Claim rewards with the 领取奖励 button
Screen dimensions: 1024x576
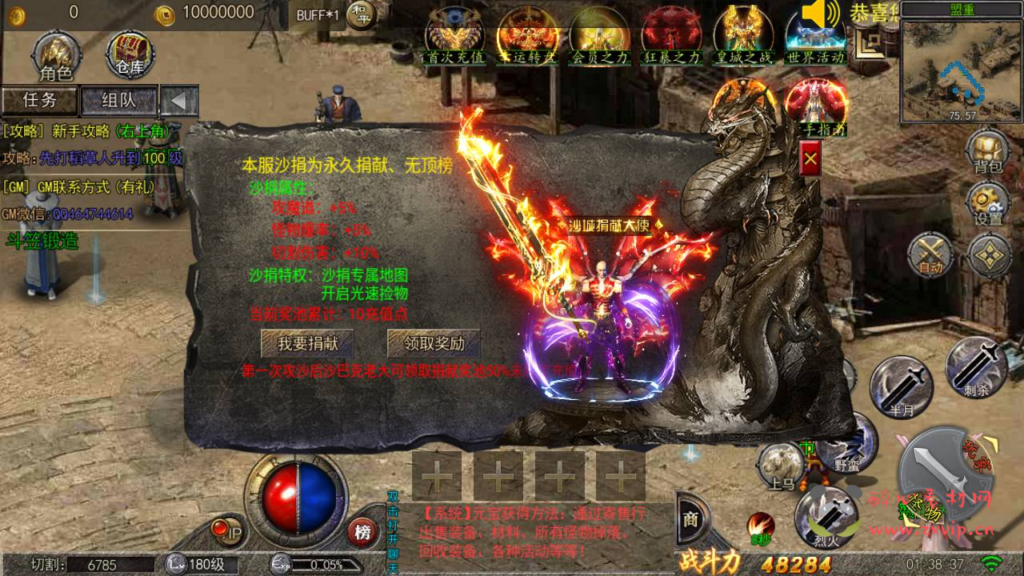click(433, 343)
